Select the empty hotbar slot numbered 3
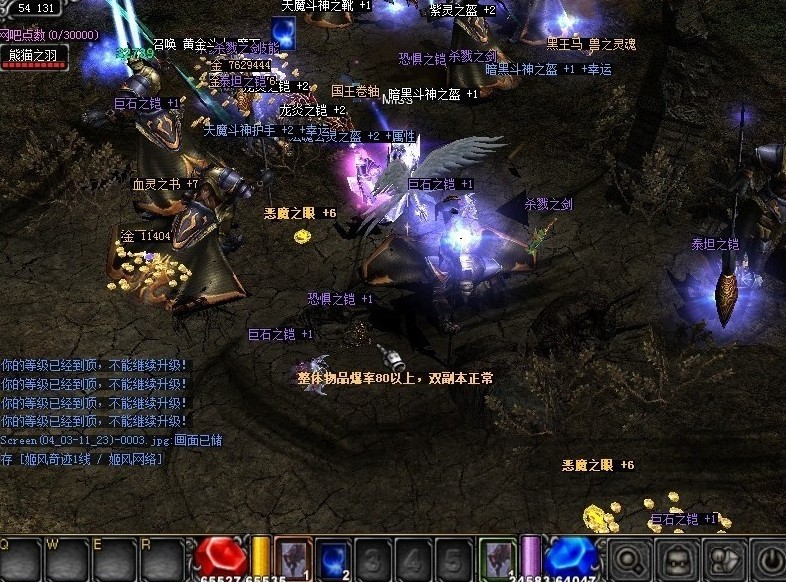 [x=372, y=559]
